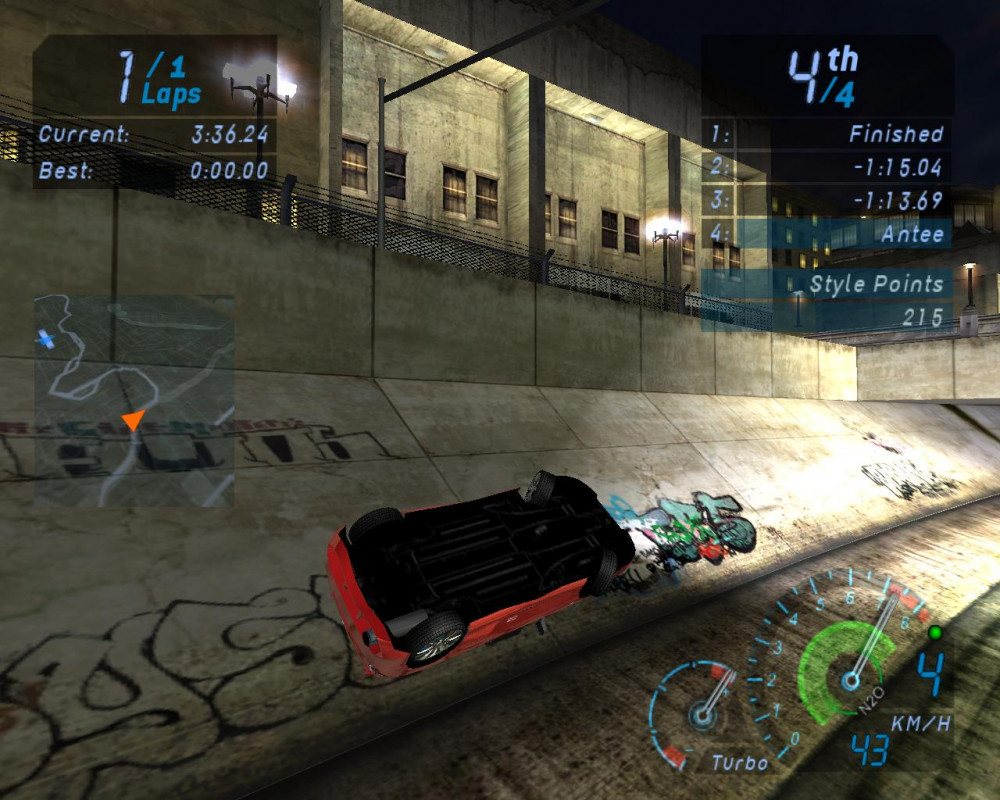Select the orange player arrow on the minimap

coord(131,421)
